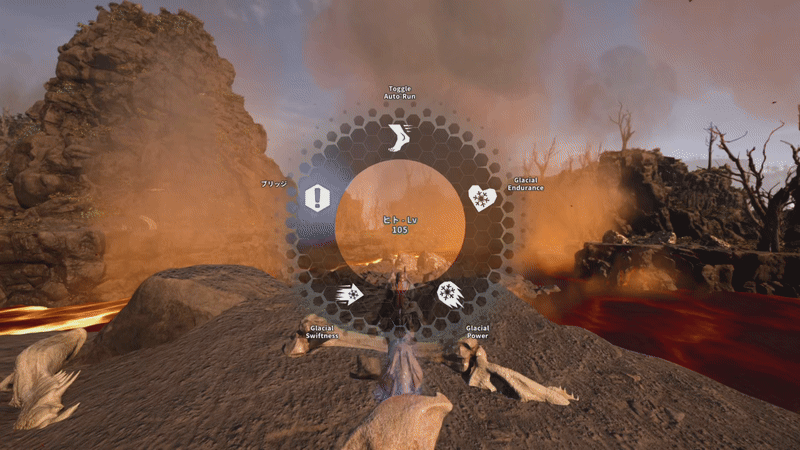Select Toggle Auto Run on the radial menu
Viewport: 800px width, 450px height.
pyautogui.click(x=399, y=137)
